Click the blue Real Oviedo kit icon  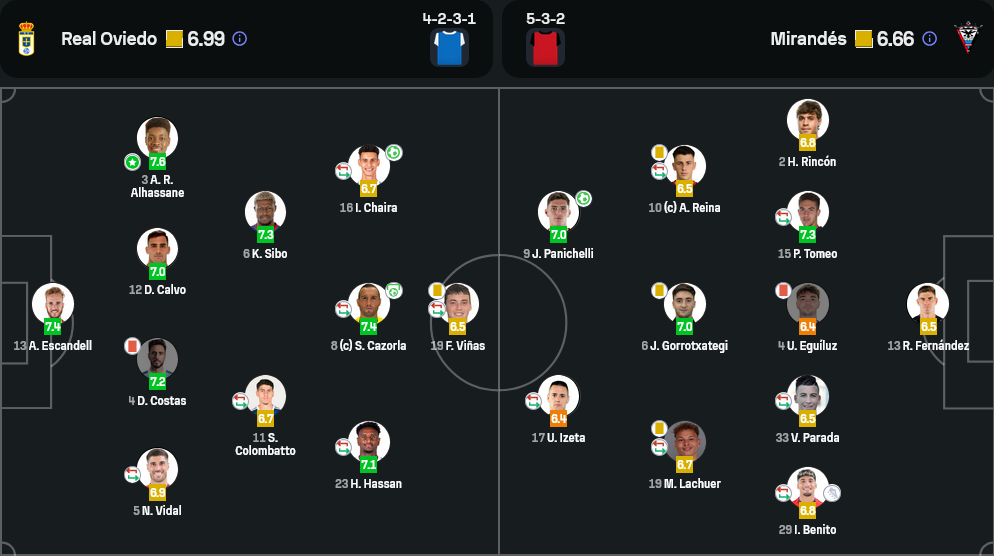click(449, 47)
